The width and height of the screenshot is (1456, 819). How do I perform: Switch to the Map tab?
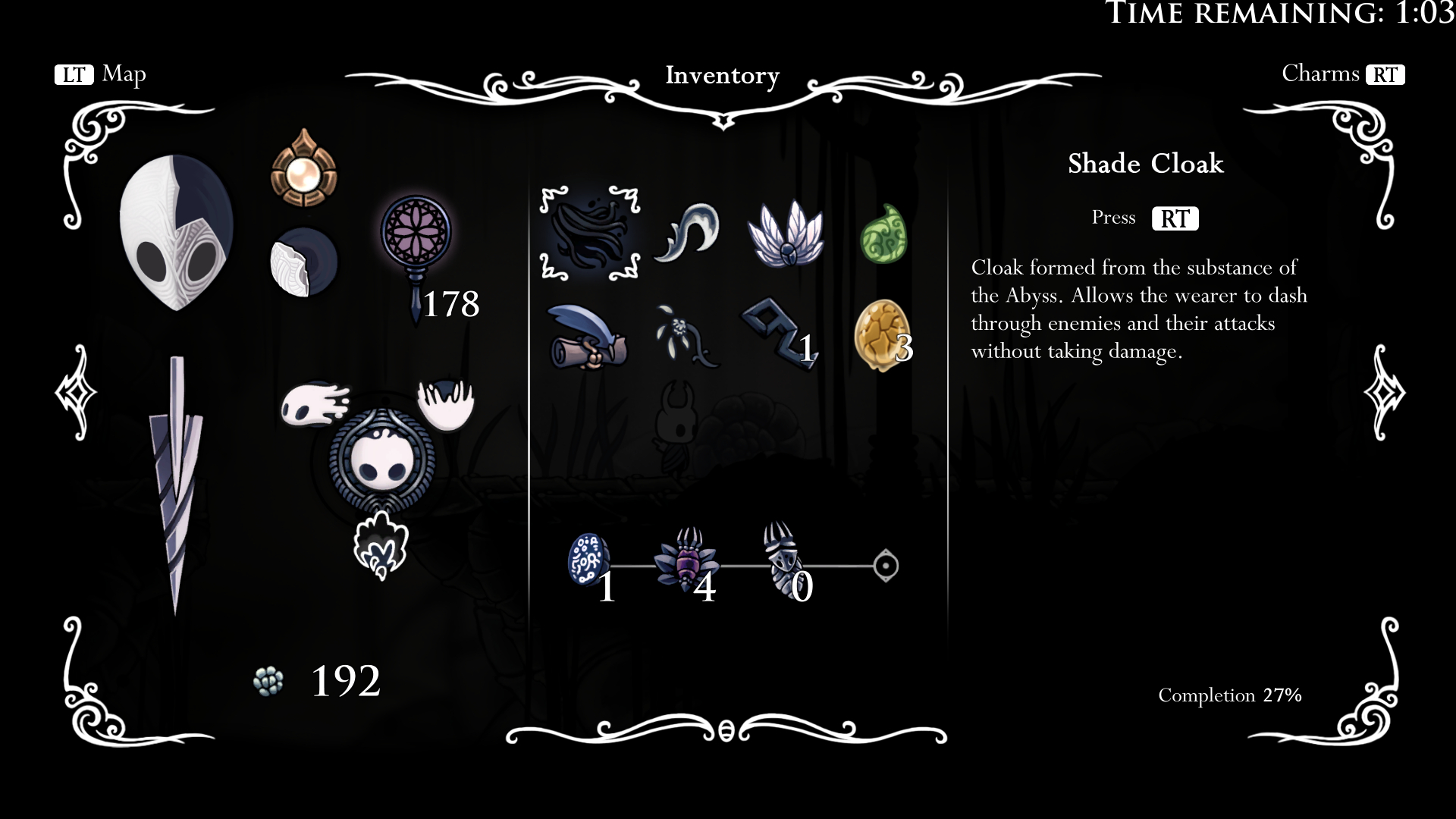click(x=100, y=74)
